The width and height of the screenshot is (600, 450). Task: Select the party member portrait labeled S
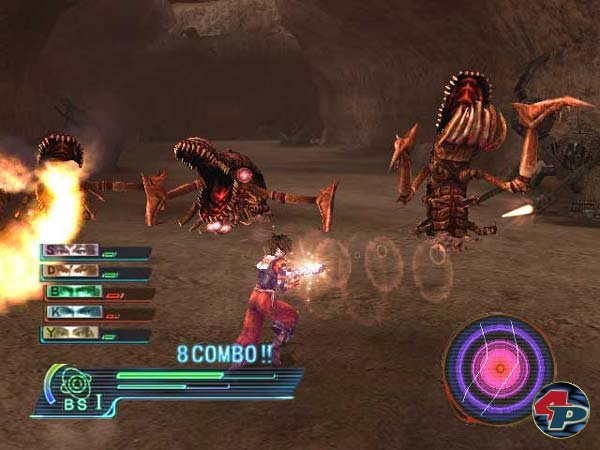pyautogui.click(x=70, y=252)
